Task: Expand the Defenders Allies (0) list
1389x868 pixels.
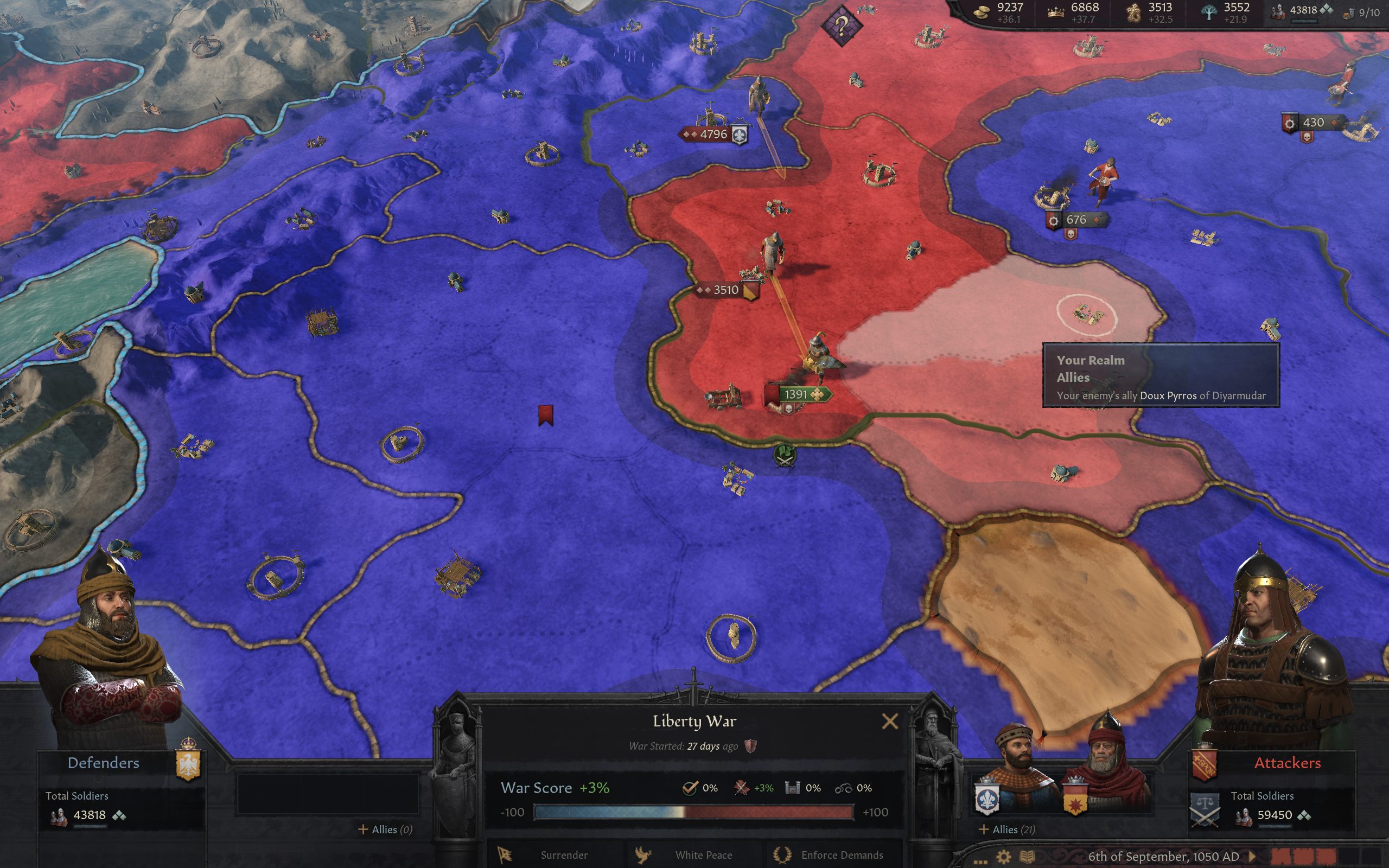Action: click(386, 829)
